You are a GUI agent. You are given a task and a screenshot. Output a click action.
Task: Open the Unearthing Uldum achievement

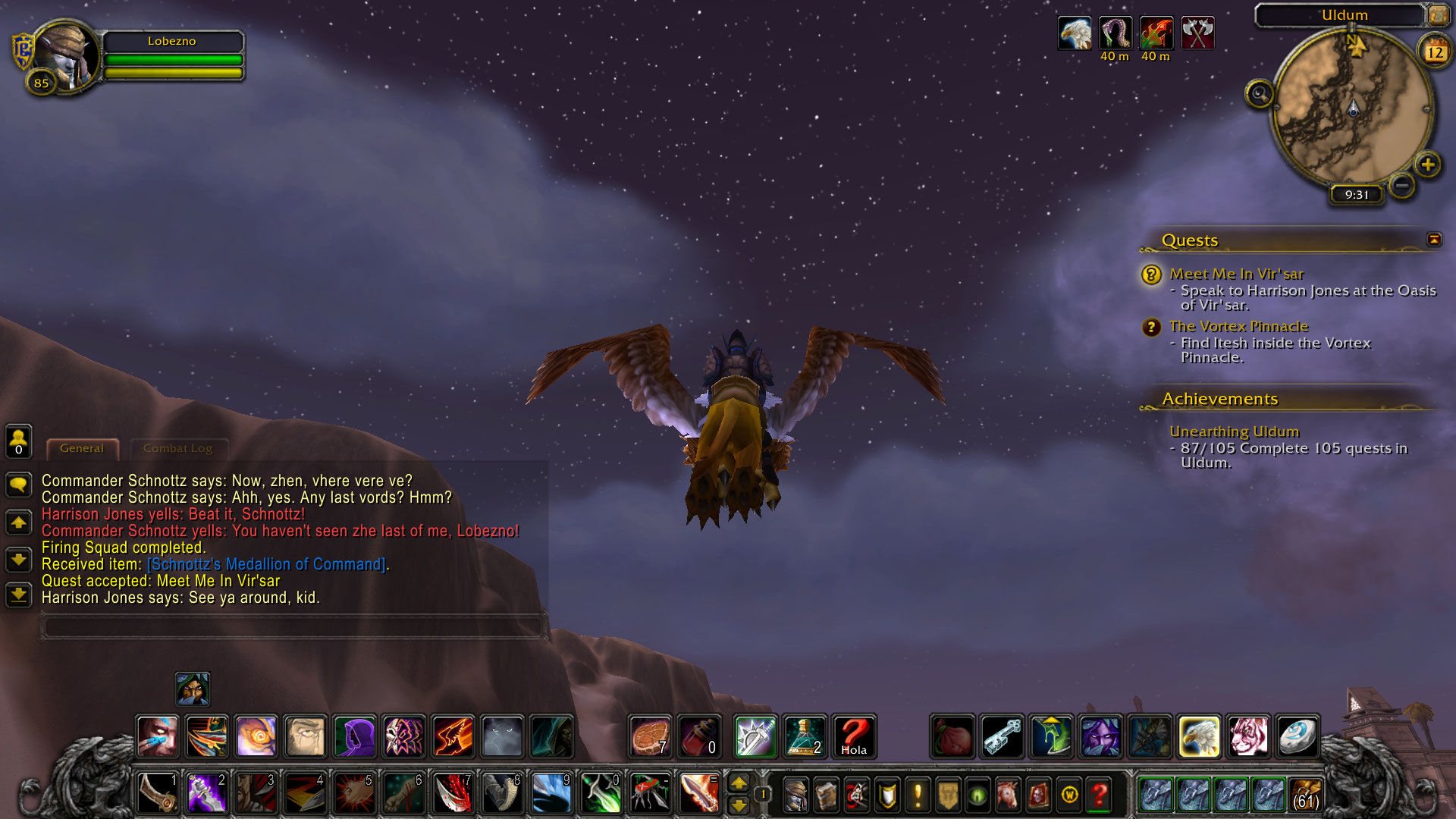1234,431
